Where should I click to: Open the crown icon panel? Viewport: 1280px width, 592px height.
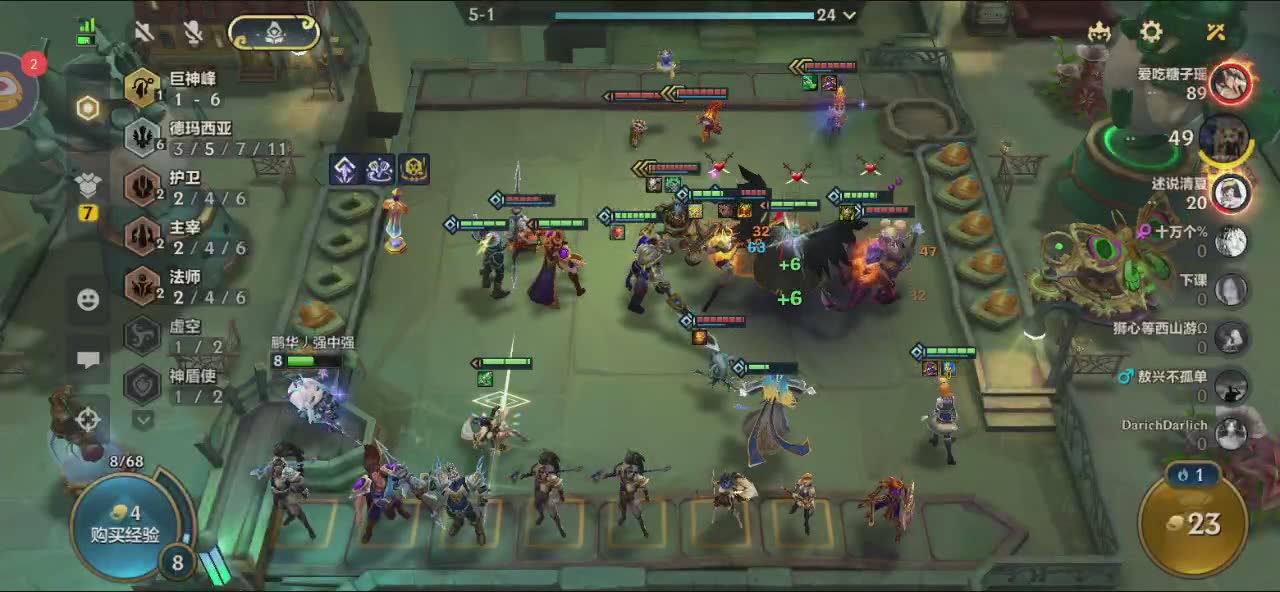pos(1099,32)
